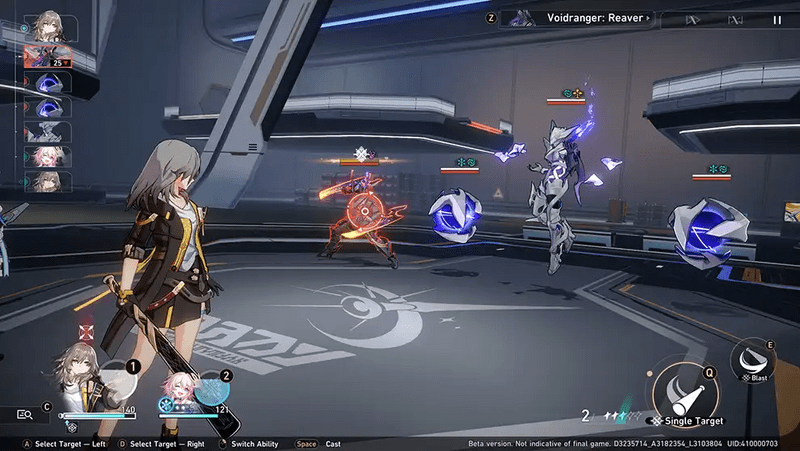Click the highlighted Reaver turn-order card

pos(47,56)
